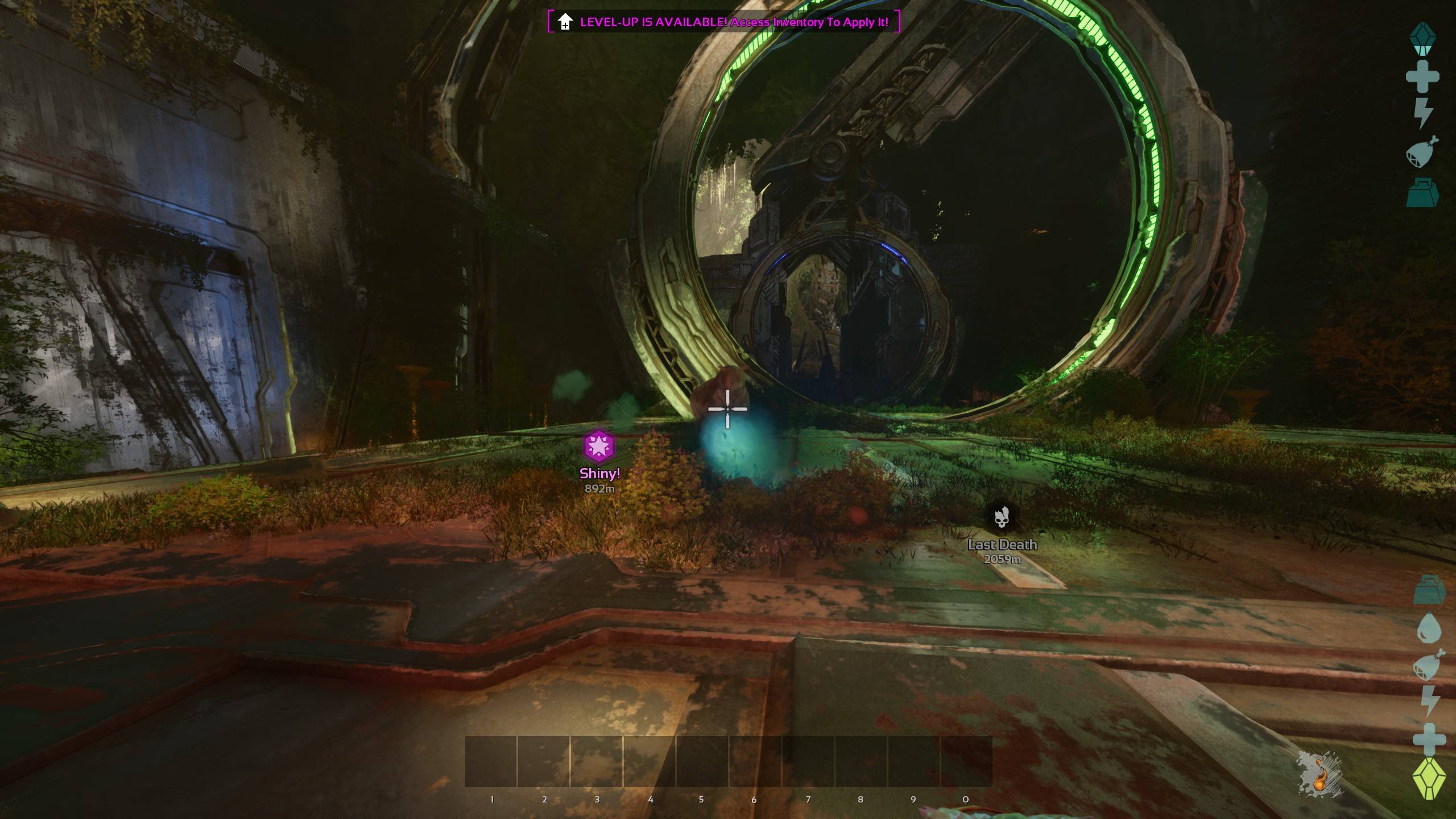Select the purple Shiny! waypoint marker
1456x819 pixels.
[x=599, y=447]
